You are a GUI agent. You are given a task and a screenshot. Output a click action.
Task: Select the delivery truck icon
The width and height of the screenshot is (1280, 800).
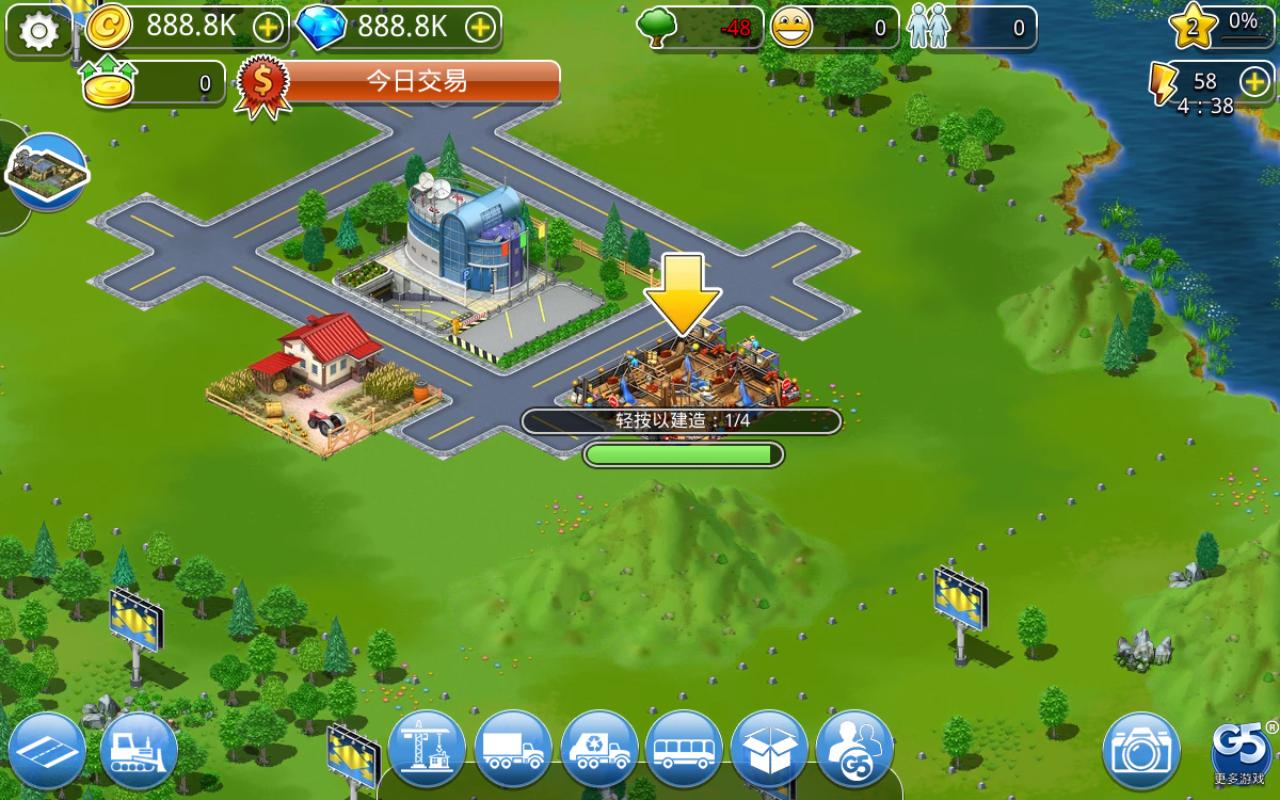(511, 750)
